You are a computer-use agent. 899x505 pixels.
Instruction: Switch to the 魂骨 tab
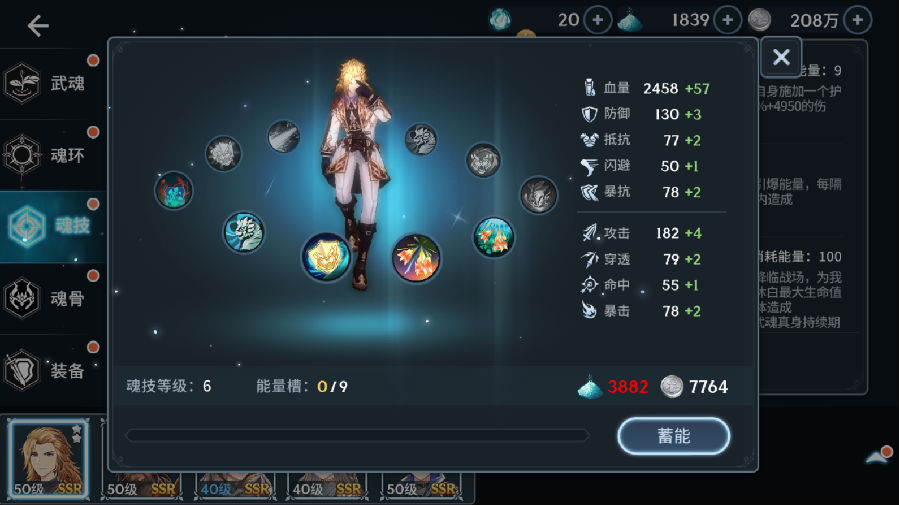pos(52,298)
